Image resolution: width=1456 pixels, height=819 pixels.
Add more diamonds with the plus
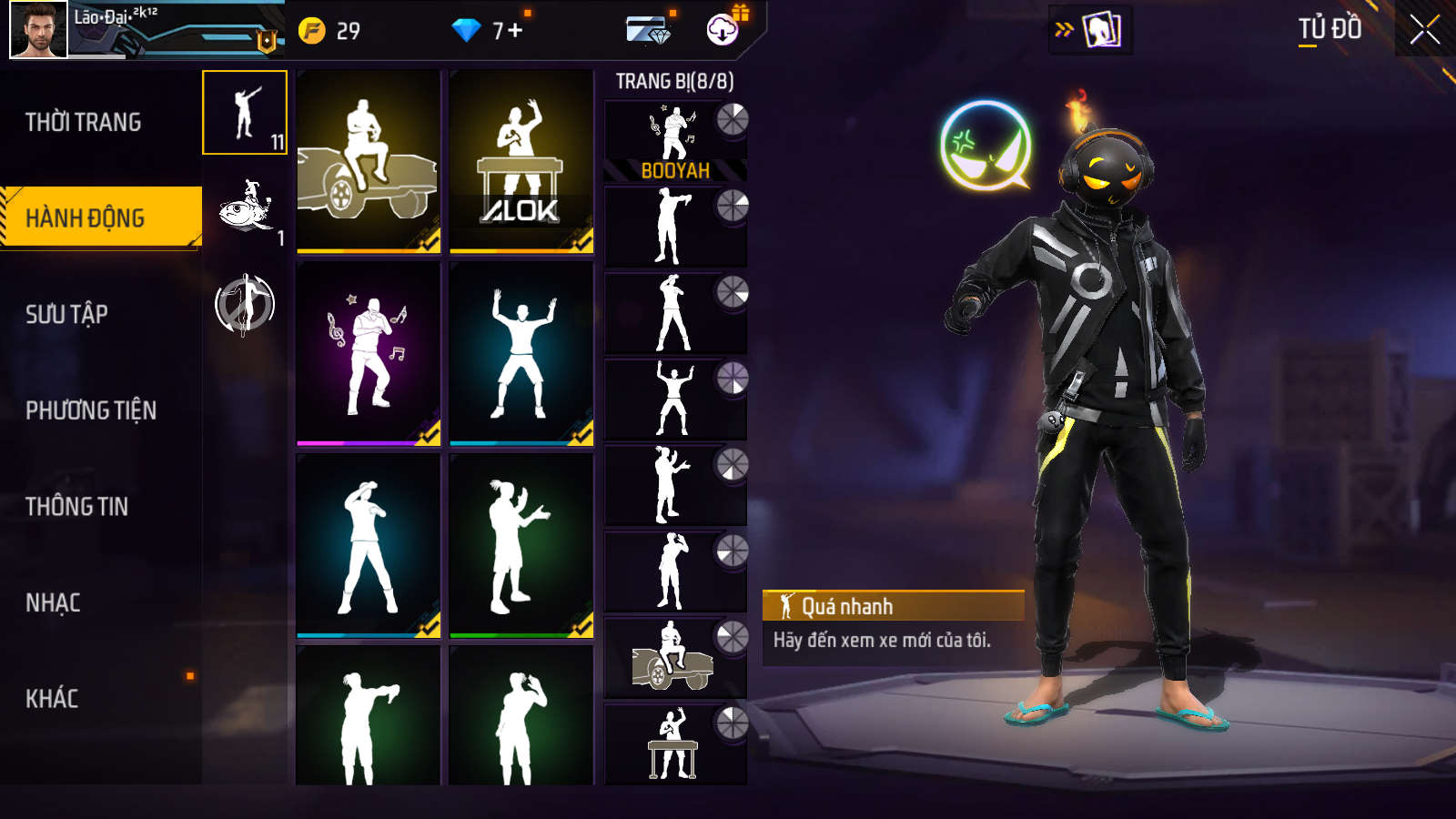pyautogui.click(x=515, y=31)
